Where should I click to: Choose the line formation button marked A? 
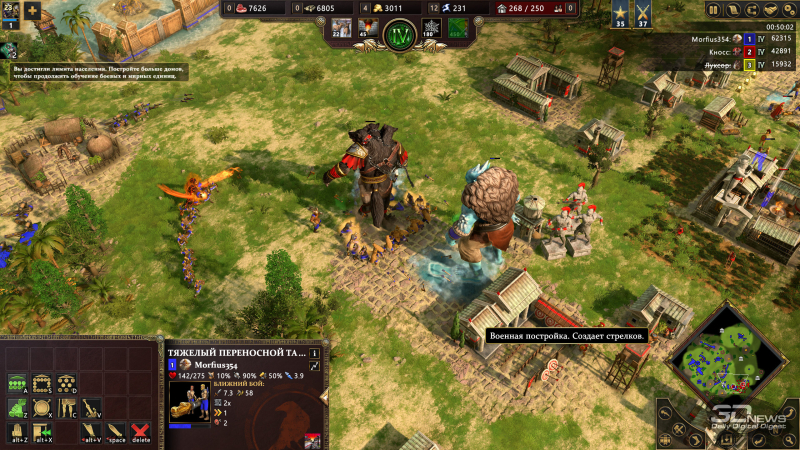(18, 383)
